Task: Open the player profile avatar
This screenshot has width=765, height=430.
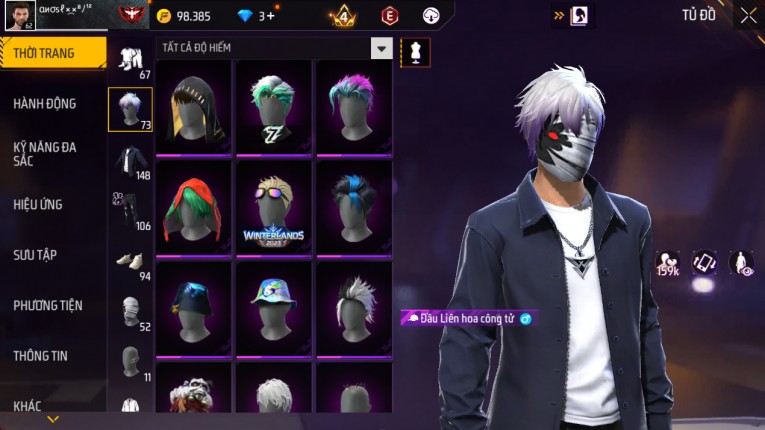Action: tap(19, 15)
